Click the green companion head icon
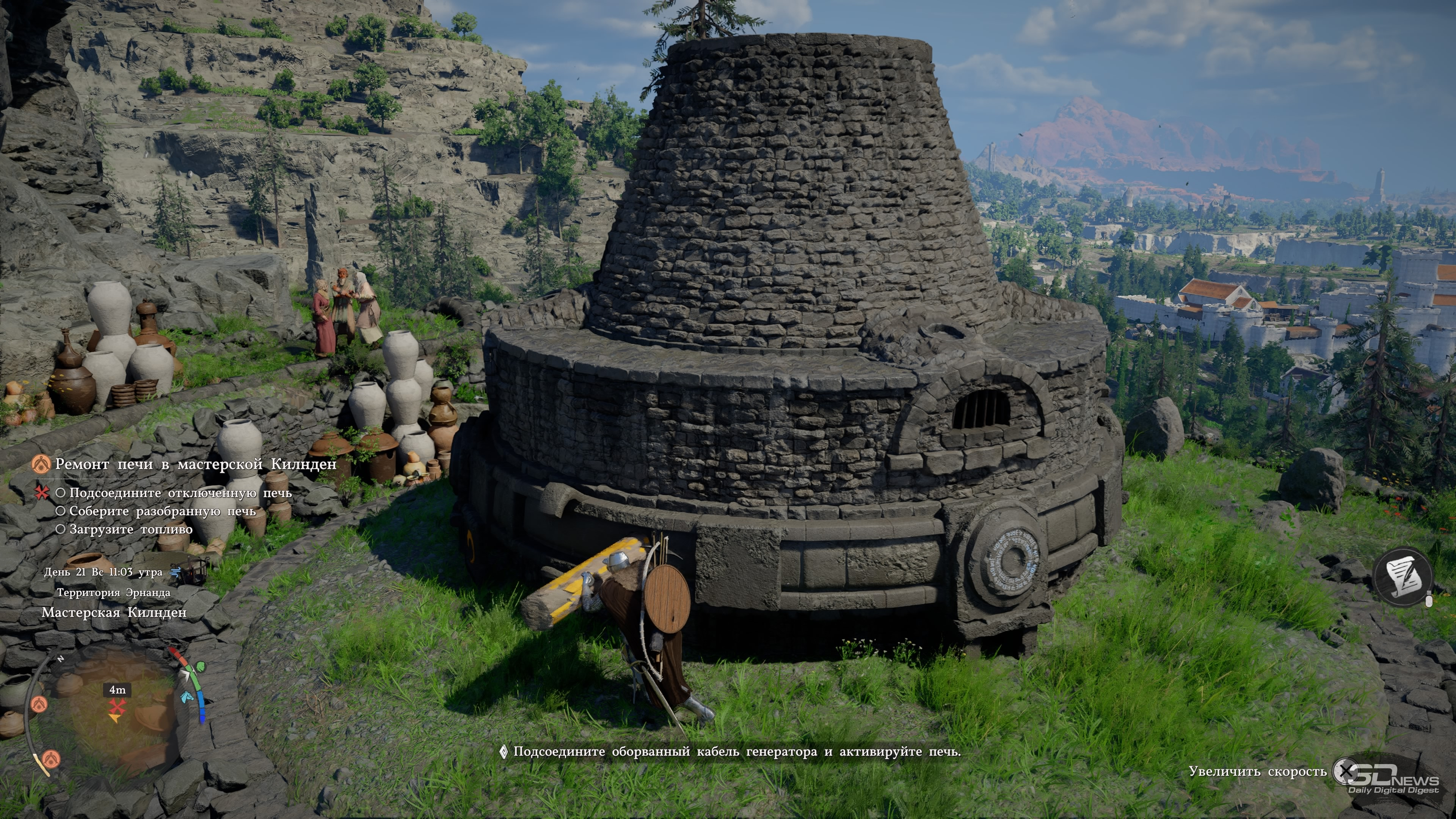This screenshot has height=819, width=1456. [201, 667]
